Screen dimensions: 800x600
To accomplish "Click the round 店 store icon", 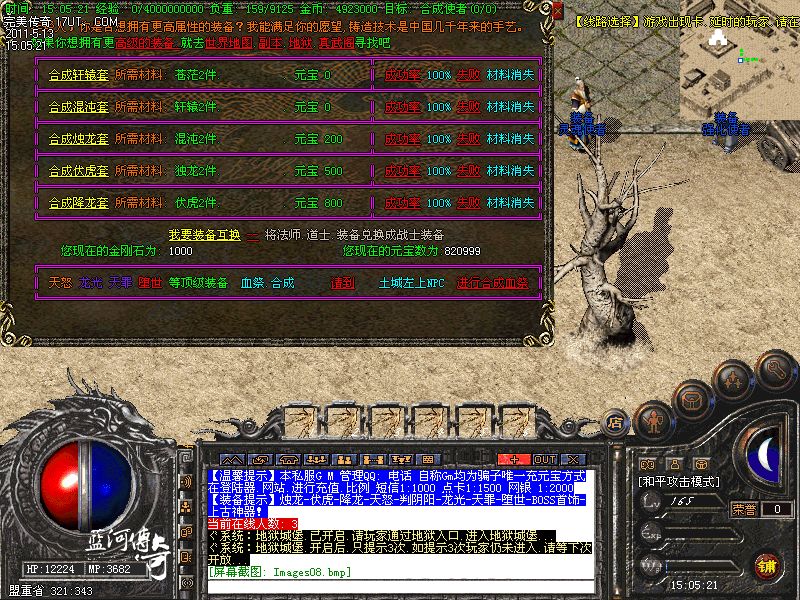I will coord(616,423).
